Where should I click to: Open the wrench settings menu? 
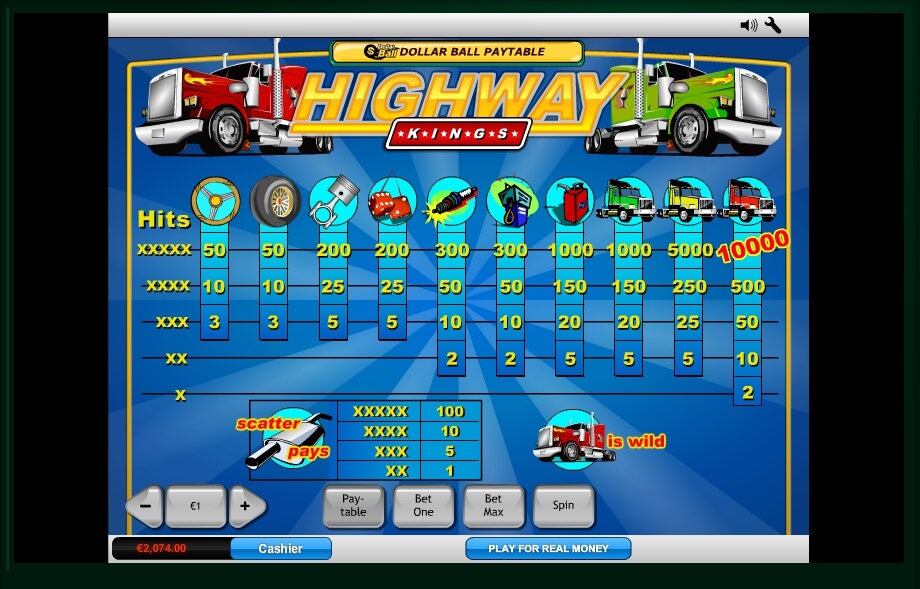(773, 25)
